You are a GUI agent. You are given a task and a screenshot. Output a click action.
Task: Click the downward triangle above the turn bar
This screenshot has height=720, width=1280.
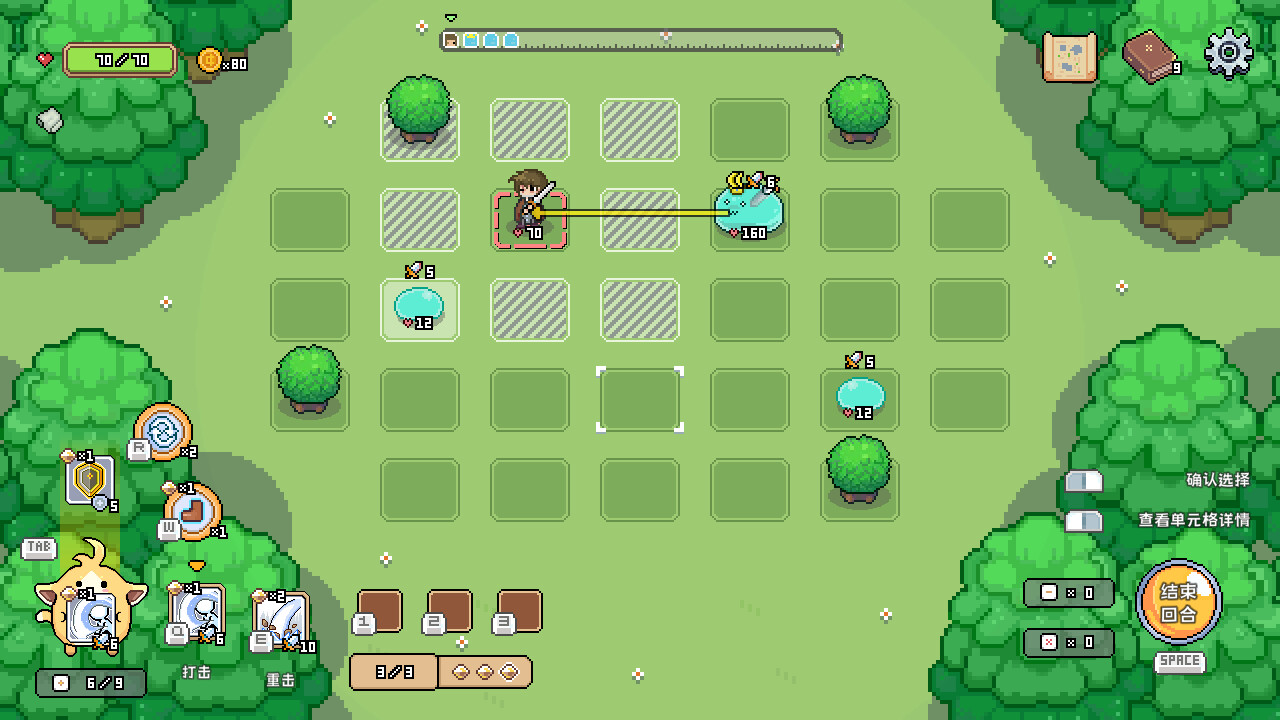(x=452, y=16)
